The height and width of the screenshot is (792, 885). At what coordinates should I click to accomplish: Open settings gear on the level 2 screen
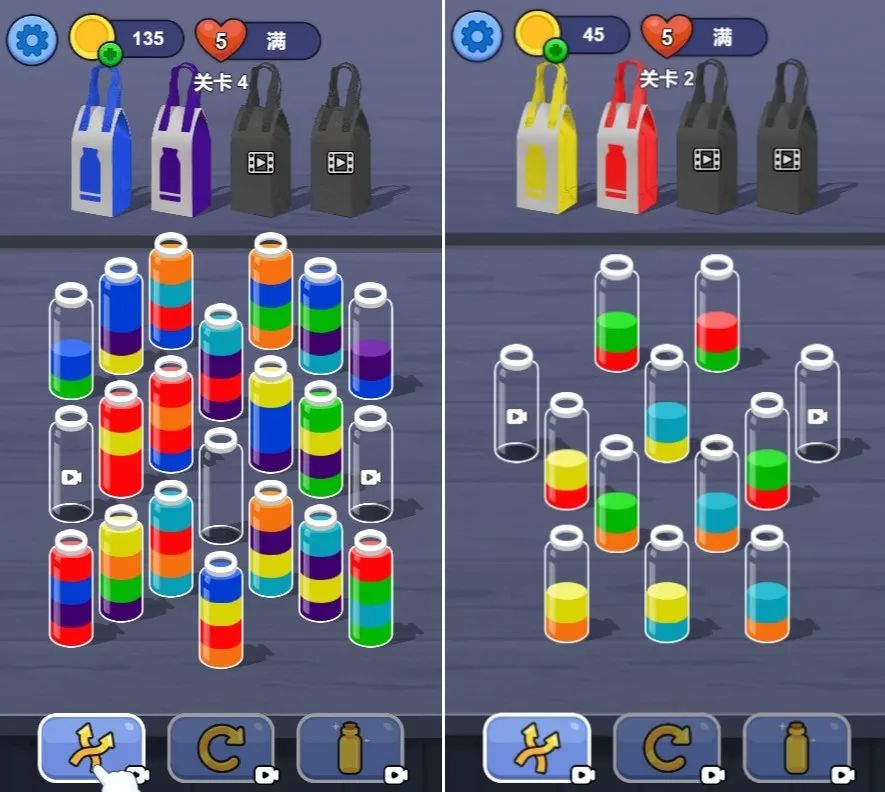pos(477,38)
